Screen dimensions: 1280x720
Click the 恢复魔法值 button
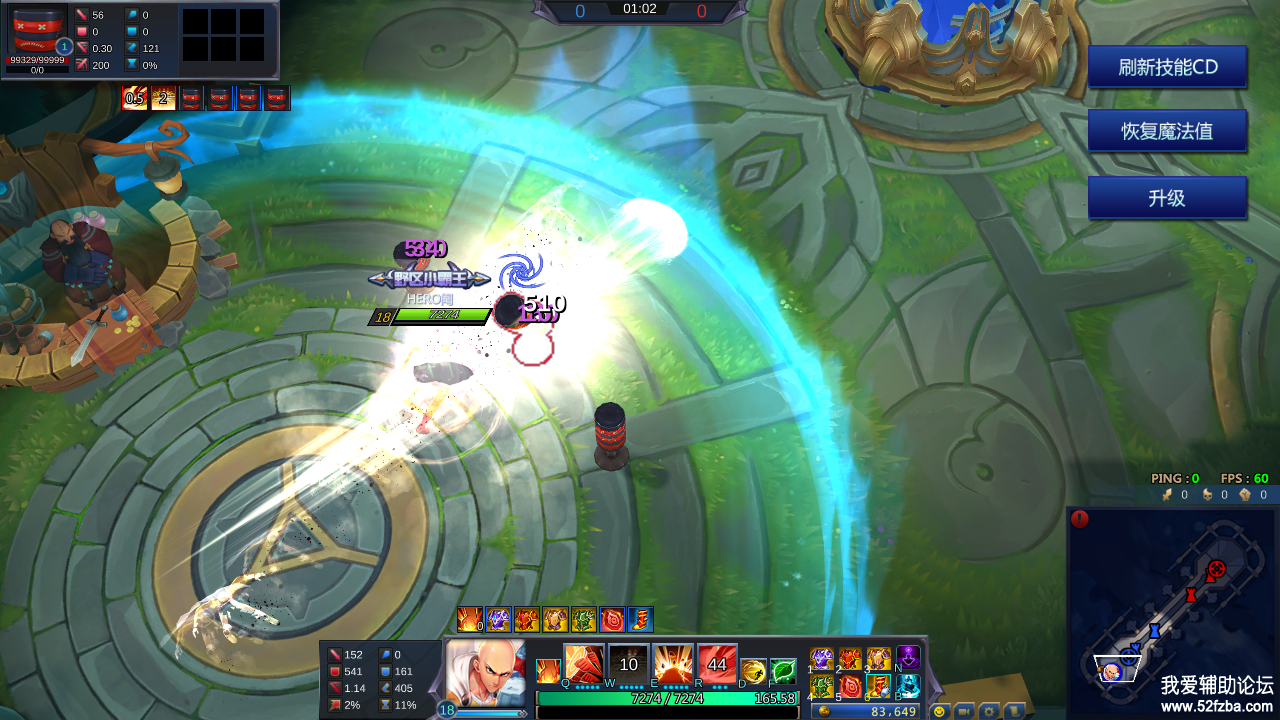click(1167, 131)
